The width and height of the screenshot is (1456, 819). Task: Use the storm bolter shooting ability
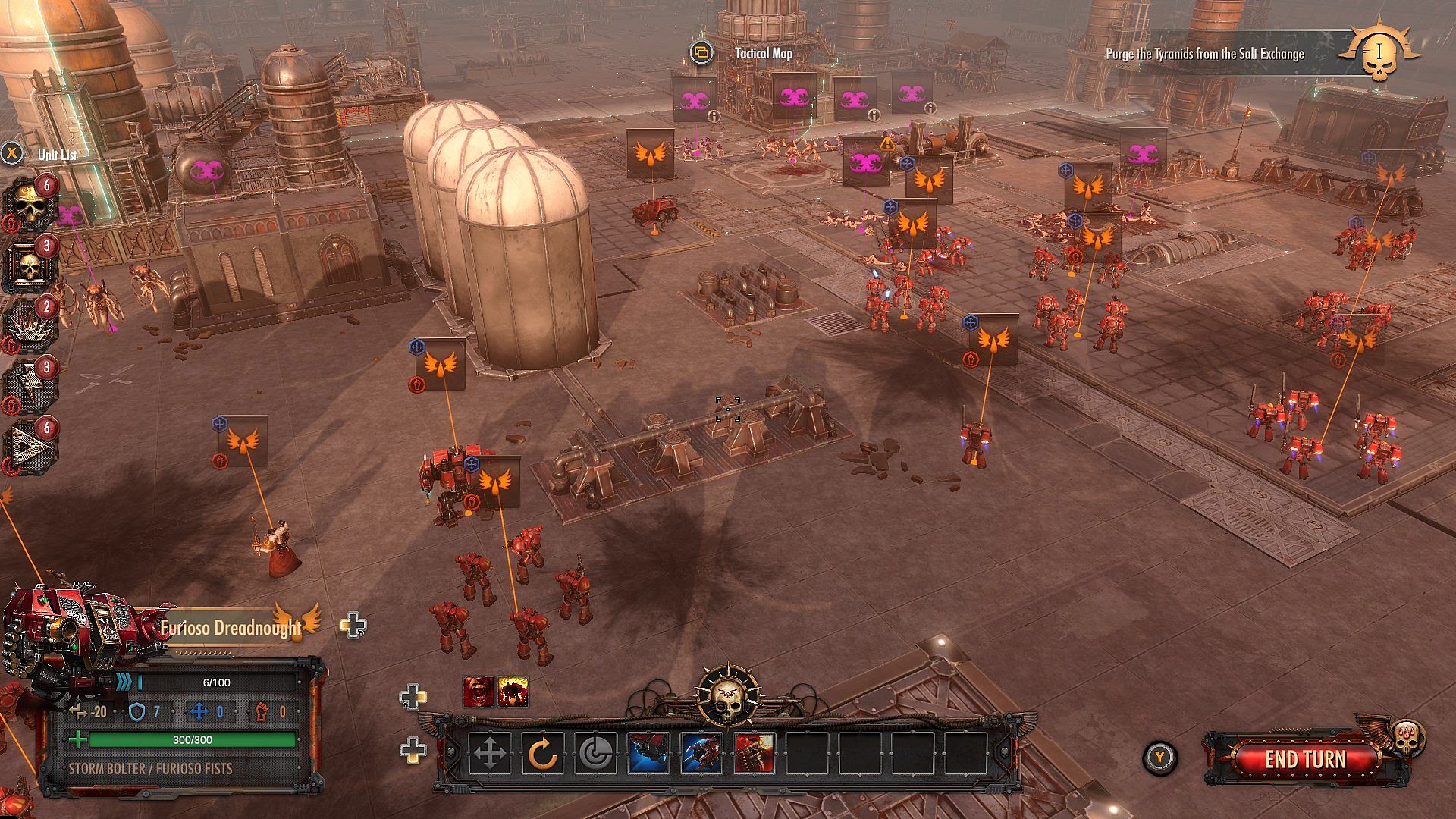click(x=648, y=754)
